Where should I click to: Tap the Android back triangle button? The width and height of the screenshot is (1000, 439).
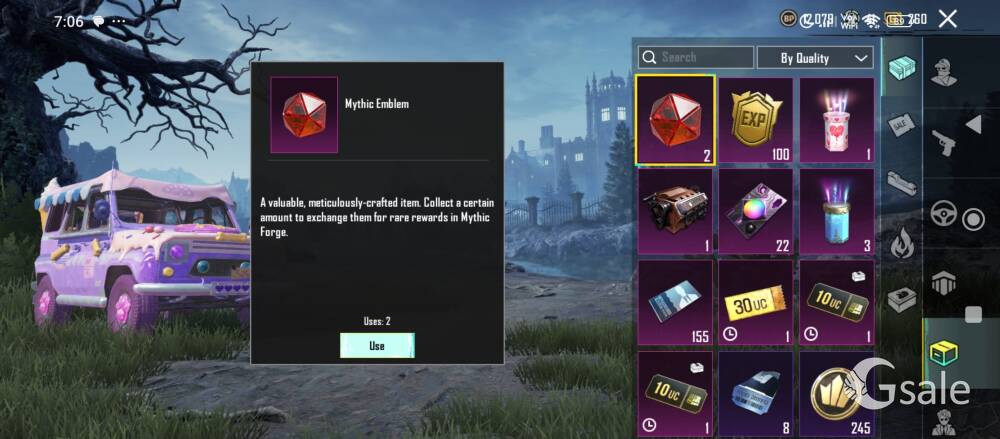coord(972,124)
